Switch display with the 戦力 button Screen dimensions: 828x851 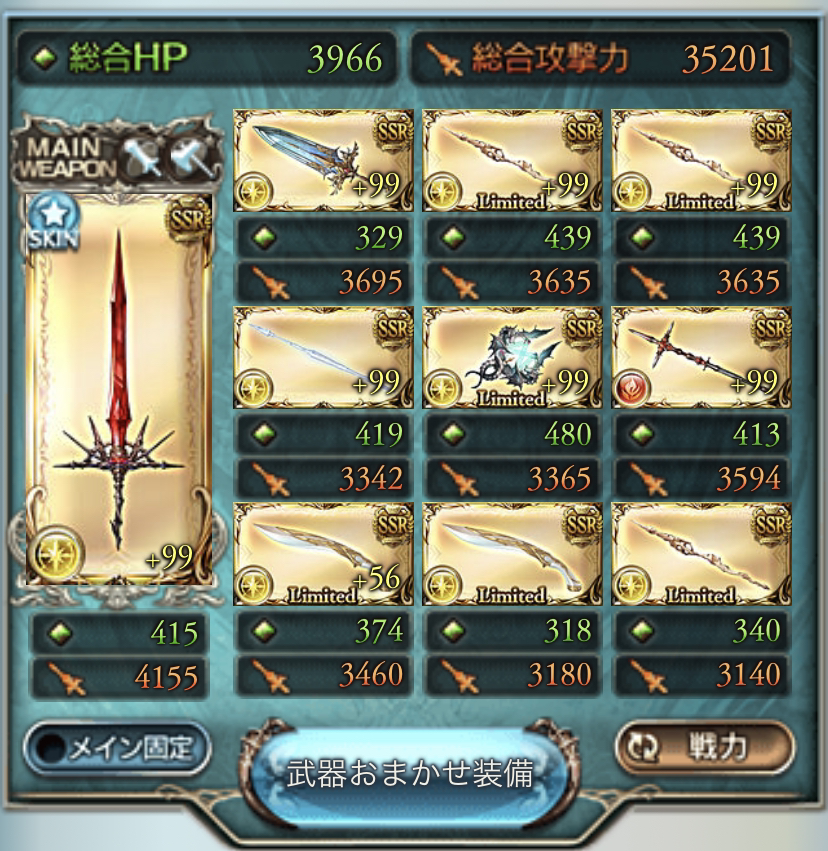[x=704, y=747]
